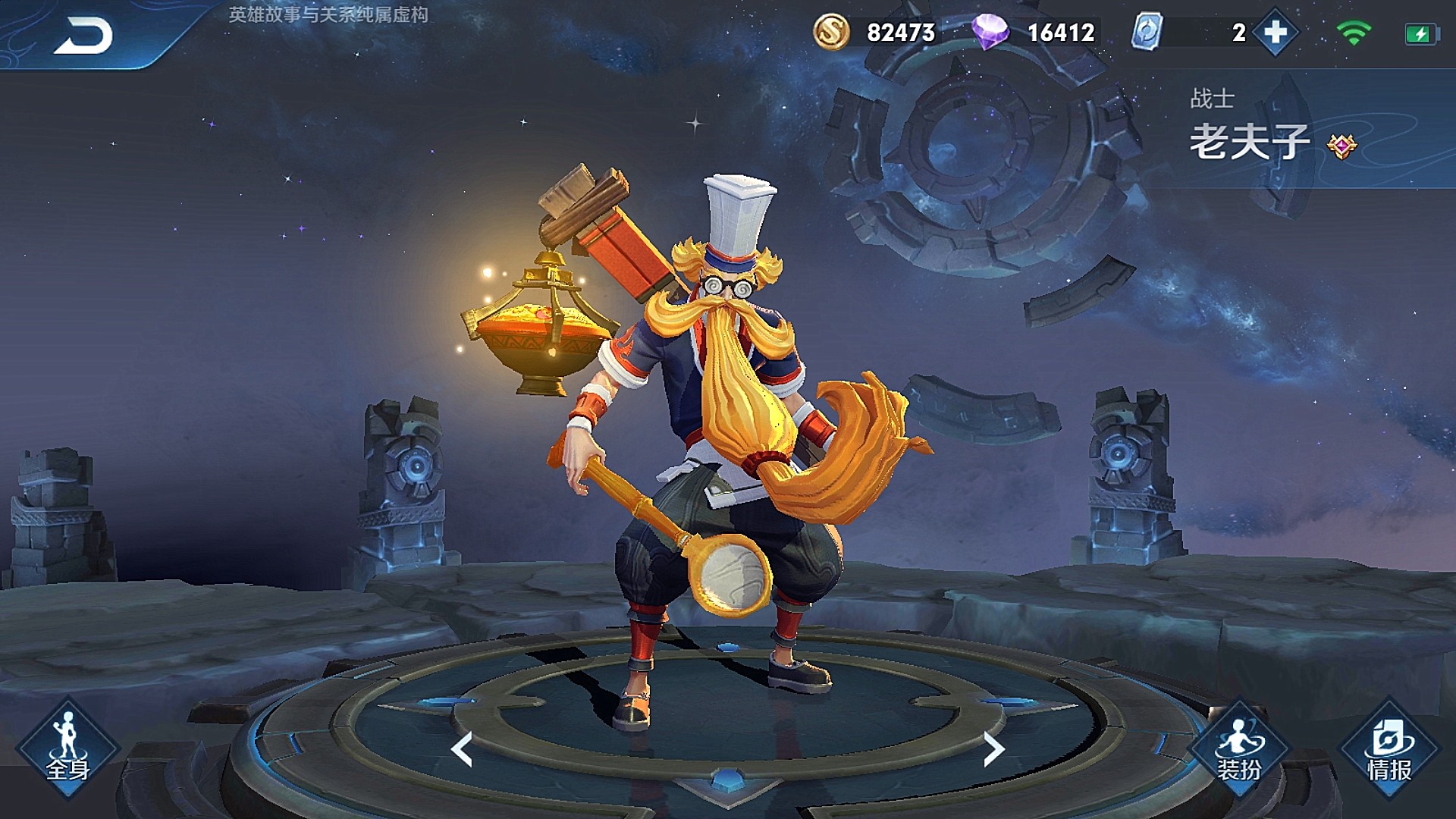The height and width of the screenshot is (819, 1456).
Task: Show the previous hero with left arrow
Action: [462, 748]
